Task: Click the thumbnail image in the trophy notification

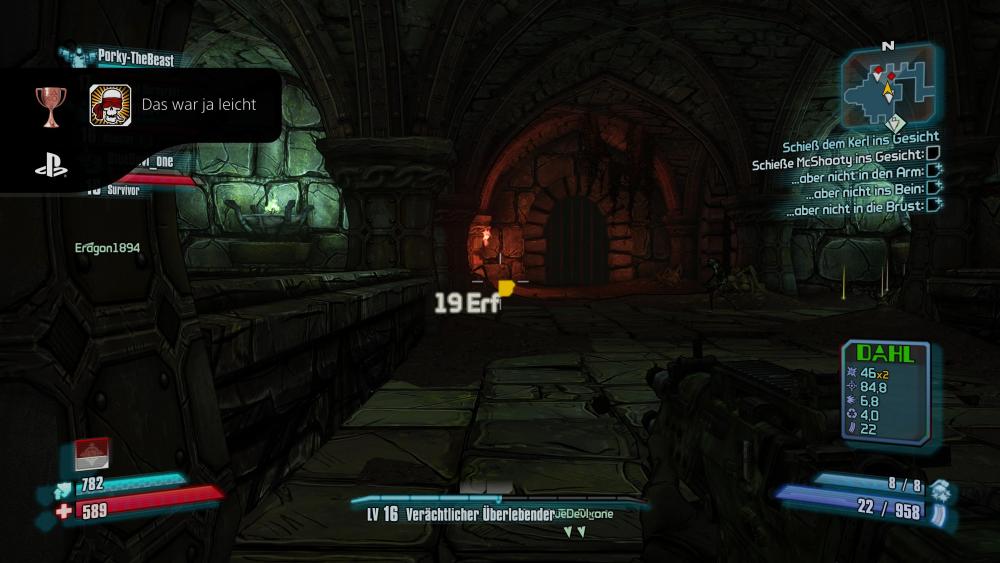Action: (x=111, y=105)
